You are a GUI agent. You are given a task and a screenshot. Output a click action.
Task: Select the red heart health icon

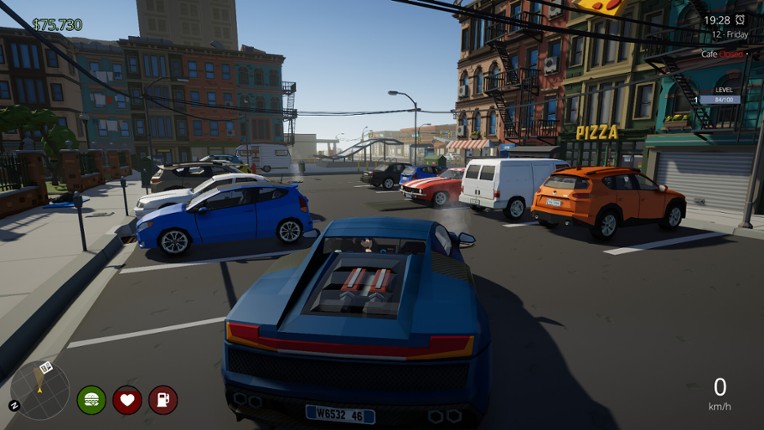(127, 400)
